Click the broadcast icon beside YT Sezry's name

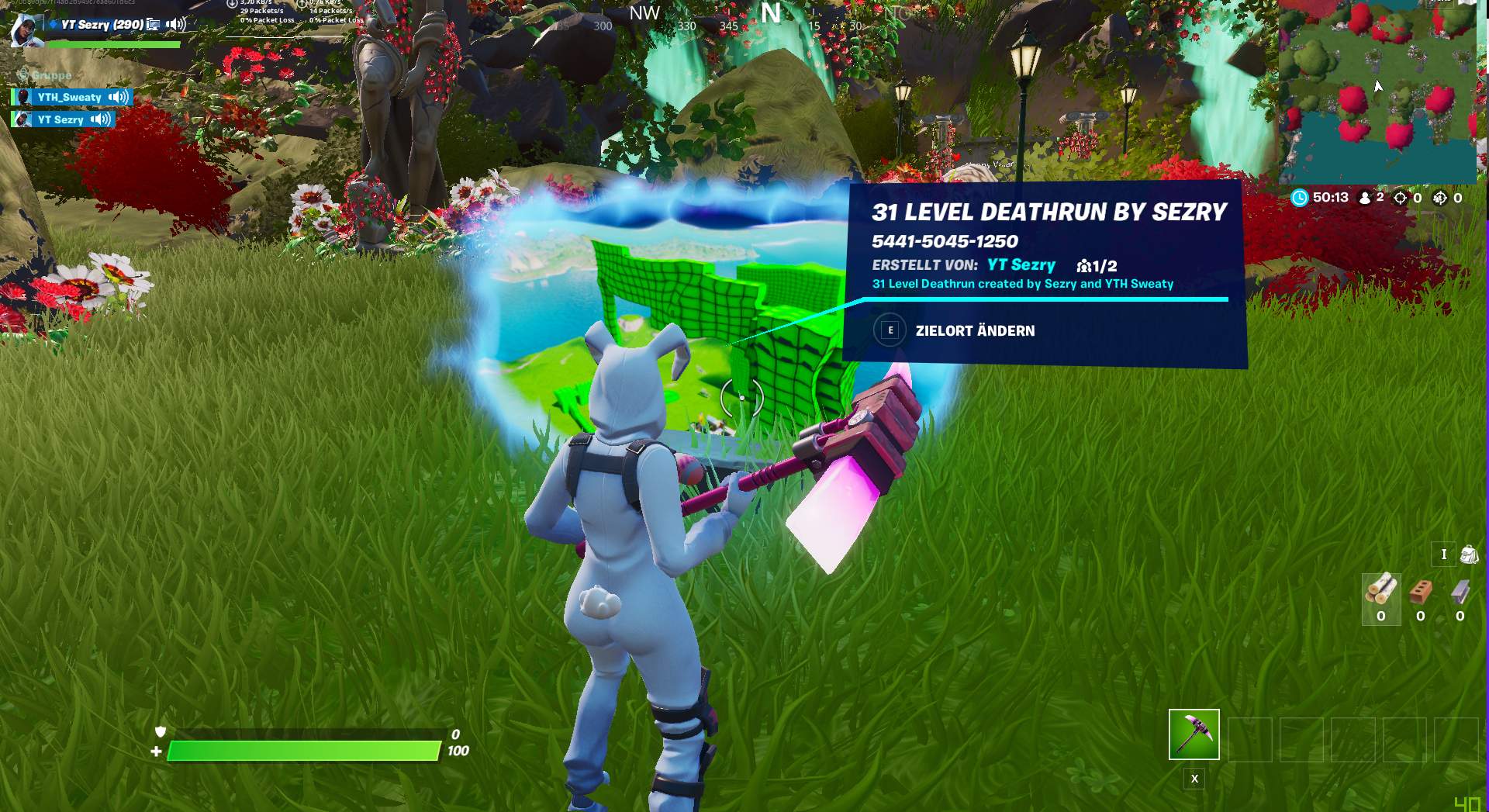[154, 26]
